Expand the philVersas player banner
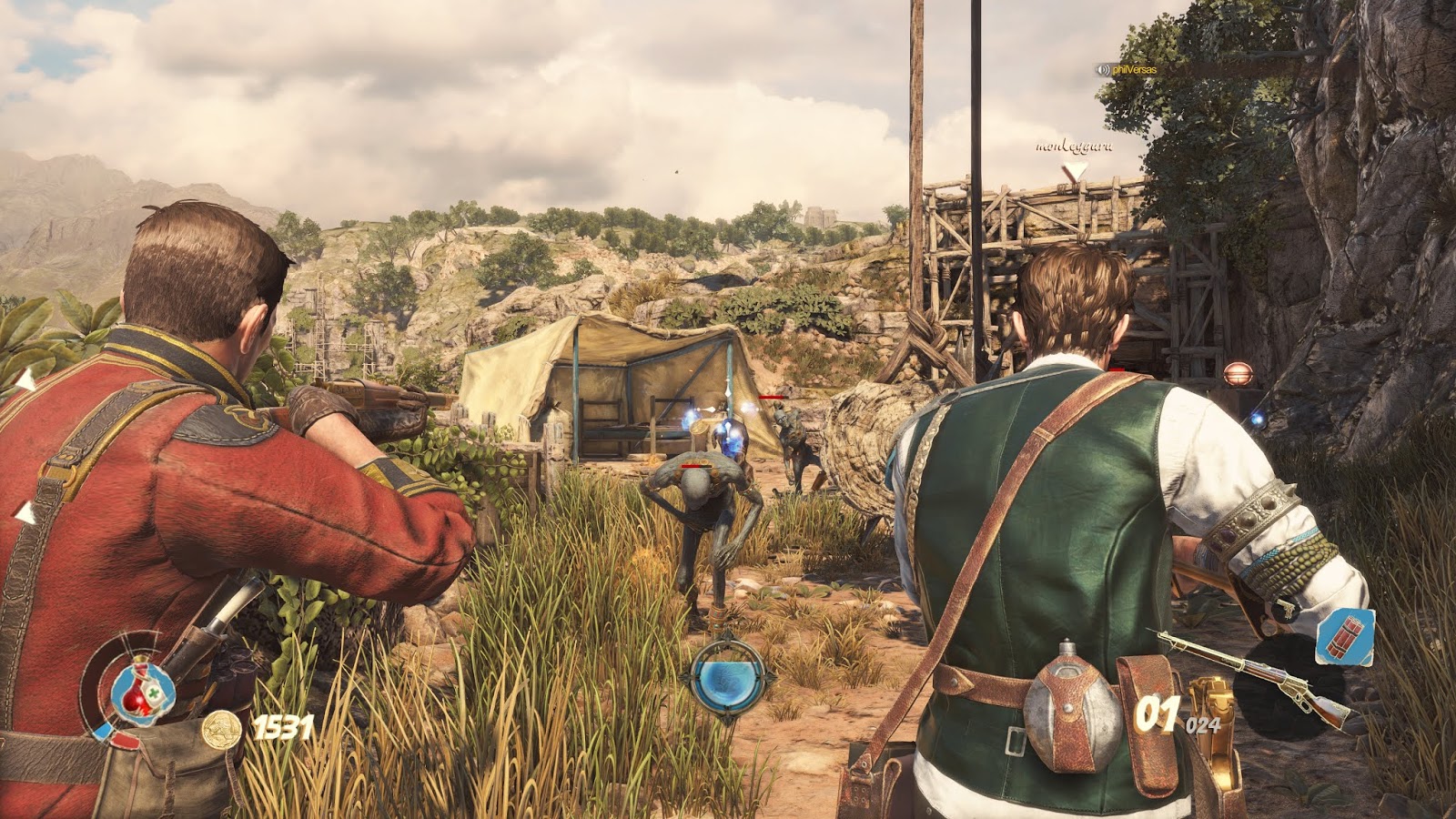The image size is (1456, 819). point(1128,70)
